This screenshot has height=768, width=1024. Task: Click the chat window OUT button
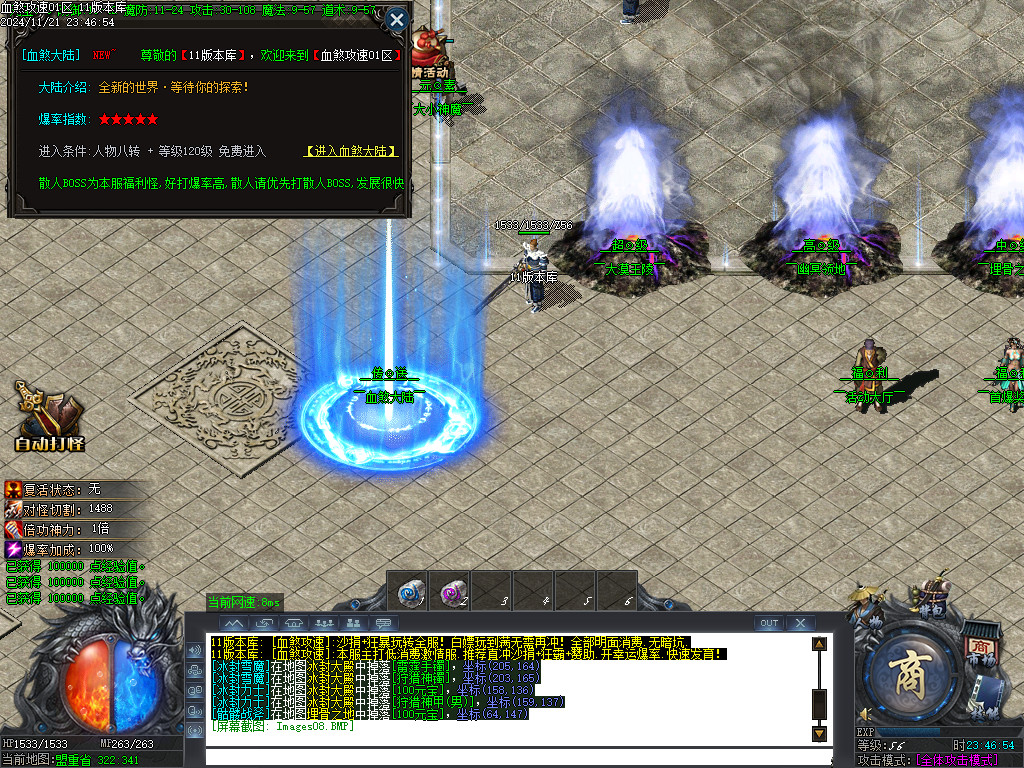pyautogui.click(x=768, y=623)
